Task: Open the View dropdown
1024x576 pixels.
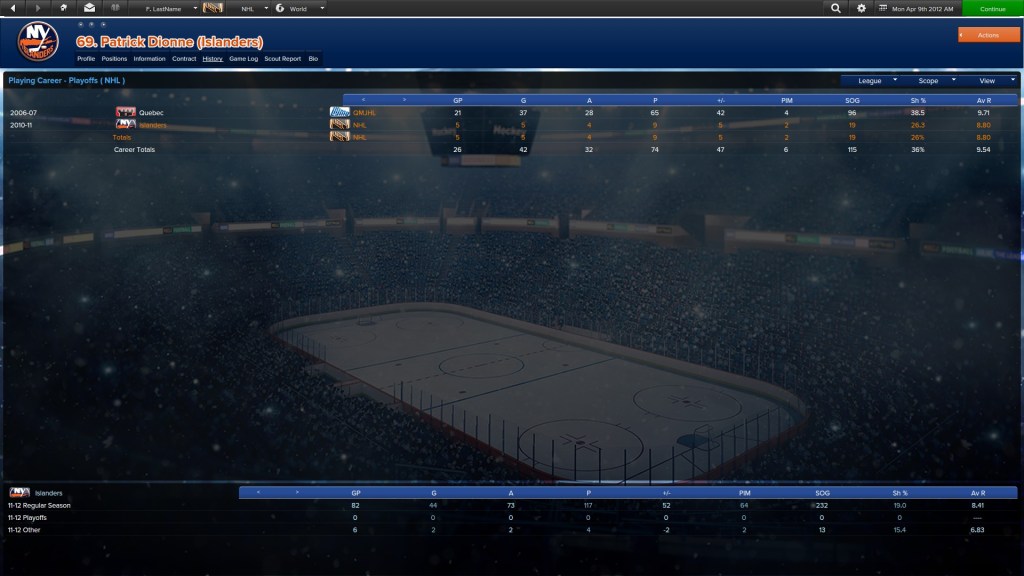Action: (992, 80)
